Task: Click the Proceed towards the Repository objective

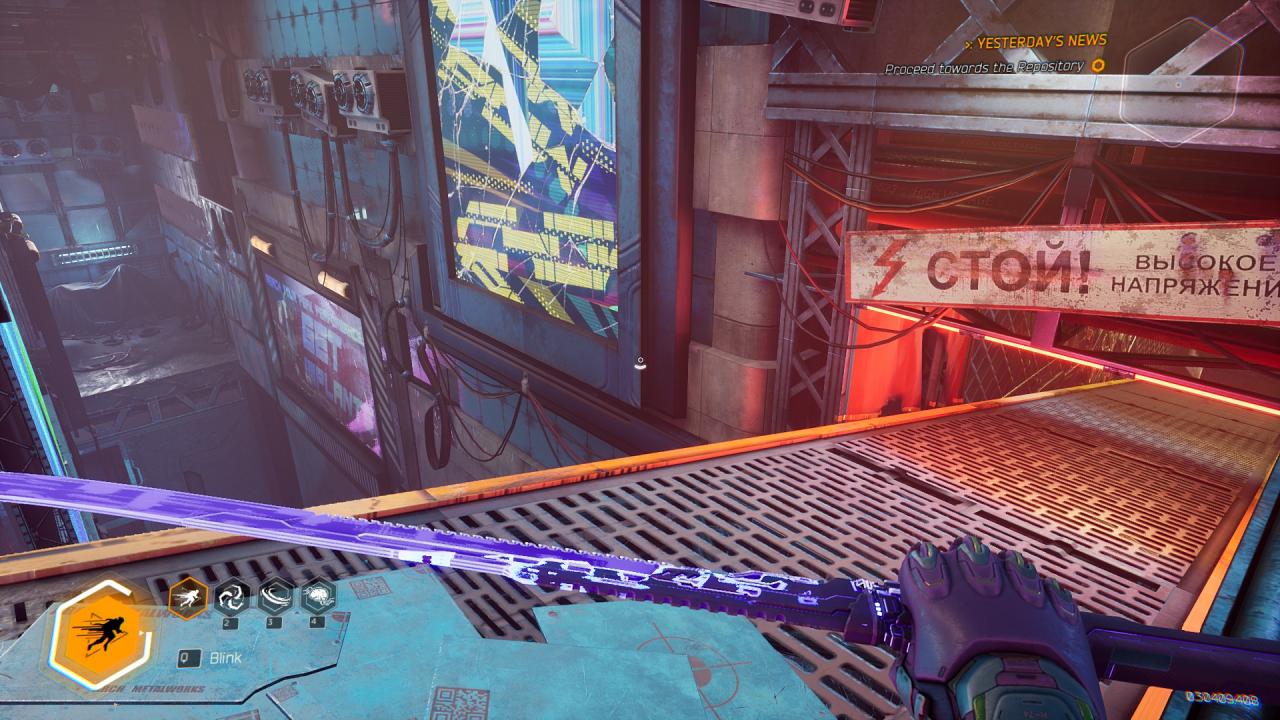Action: point(984,66)
